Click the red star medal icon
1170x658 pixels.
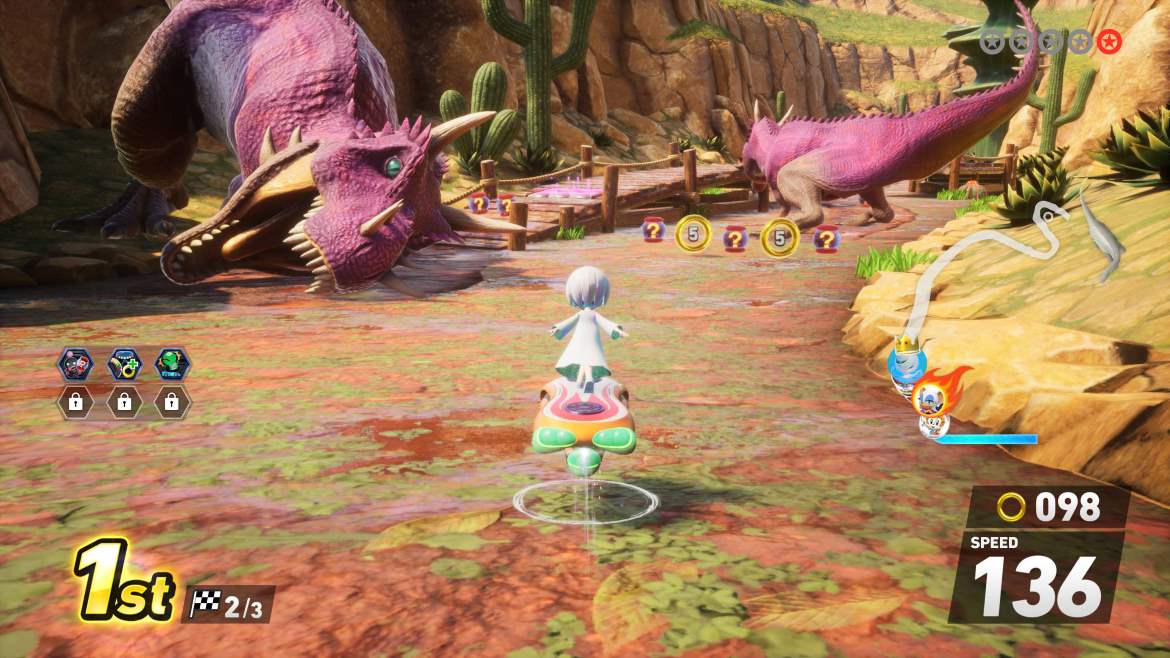pos(1108,41)
